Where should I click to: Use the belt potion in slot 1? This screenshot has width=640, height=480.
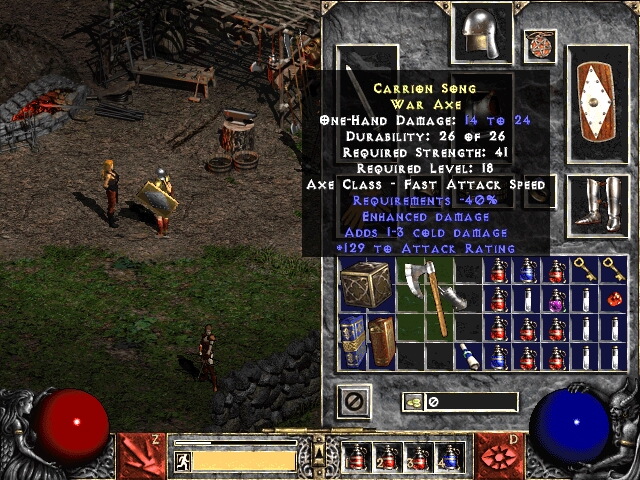pyautogui.click(x=358, y=458)
